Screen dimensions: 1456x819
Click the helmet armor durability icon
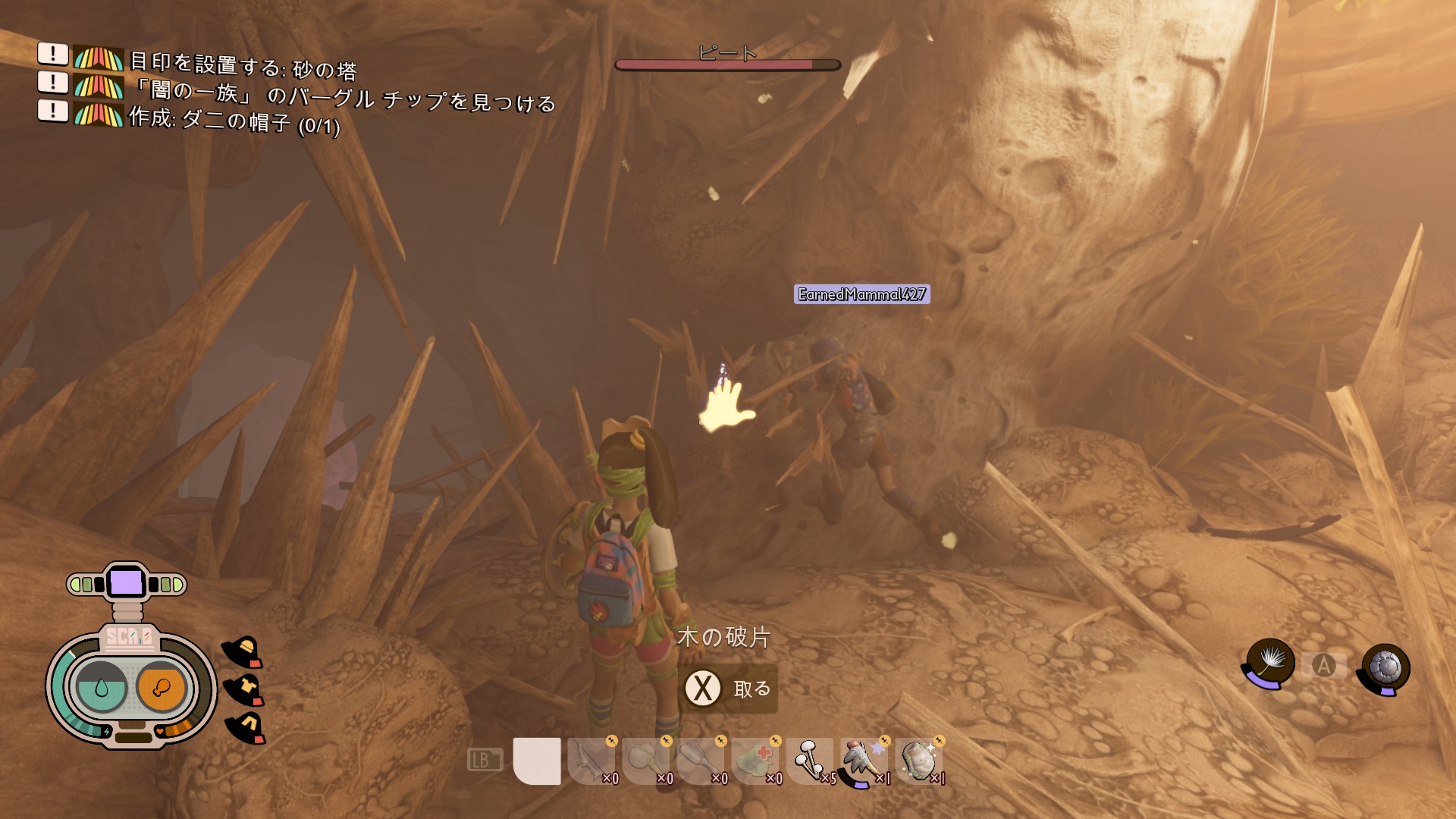243,651
